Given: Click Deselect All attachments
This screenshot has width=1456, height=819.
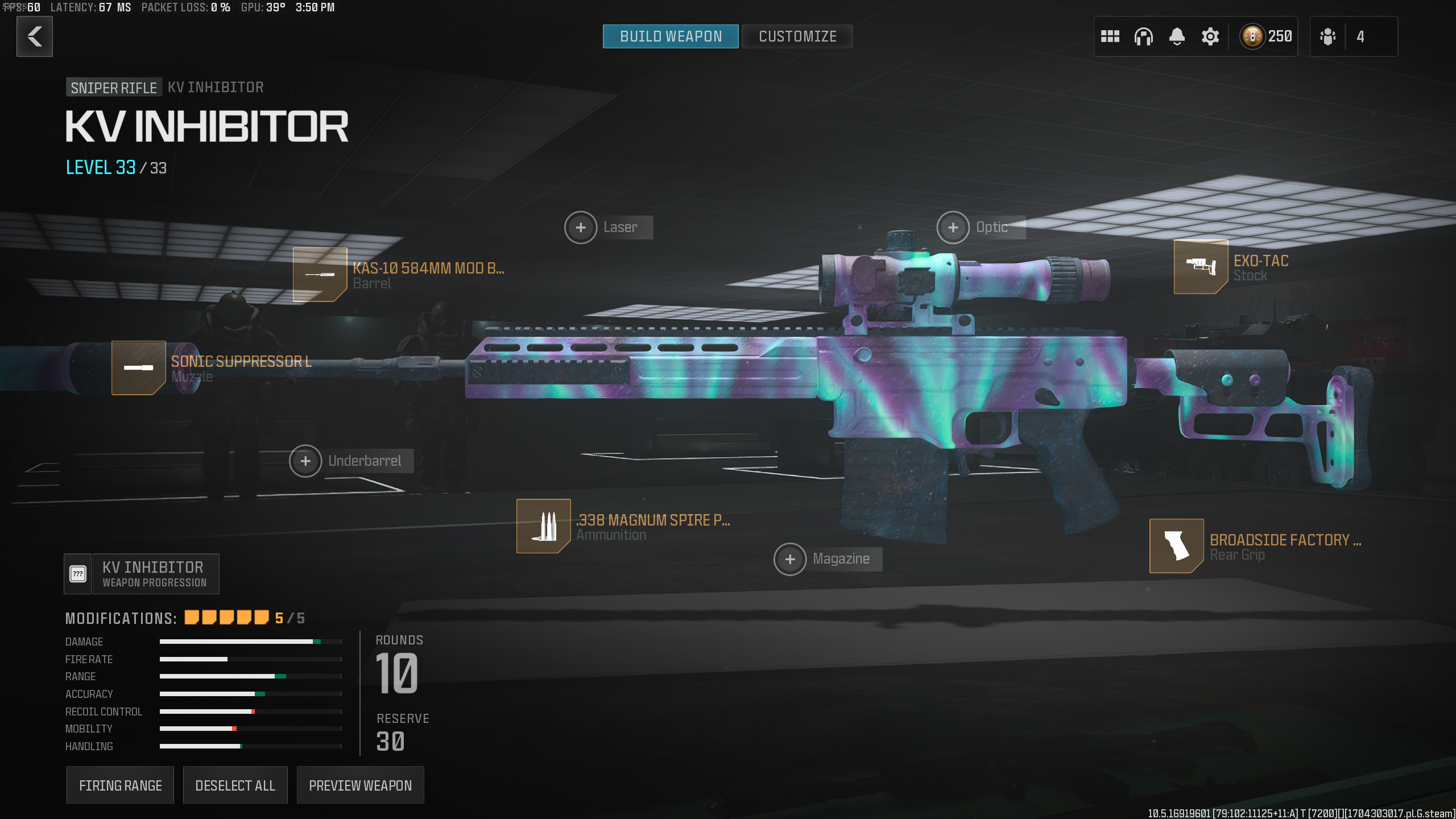Looking at the screenshot, I should coord(235,785).
